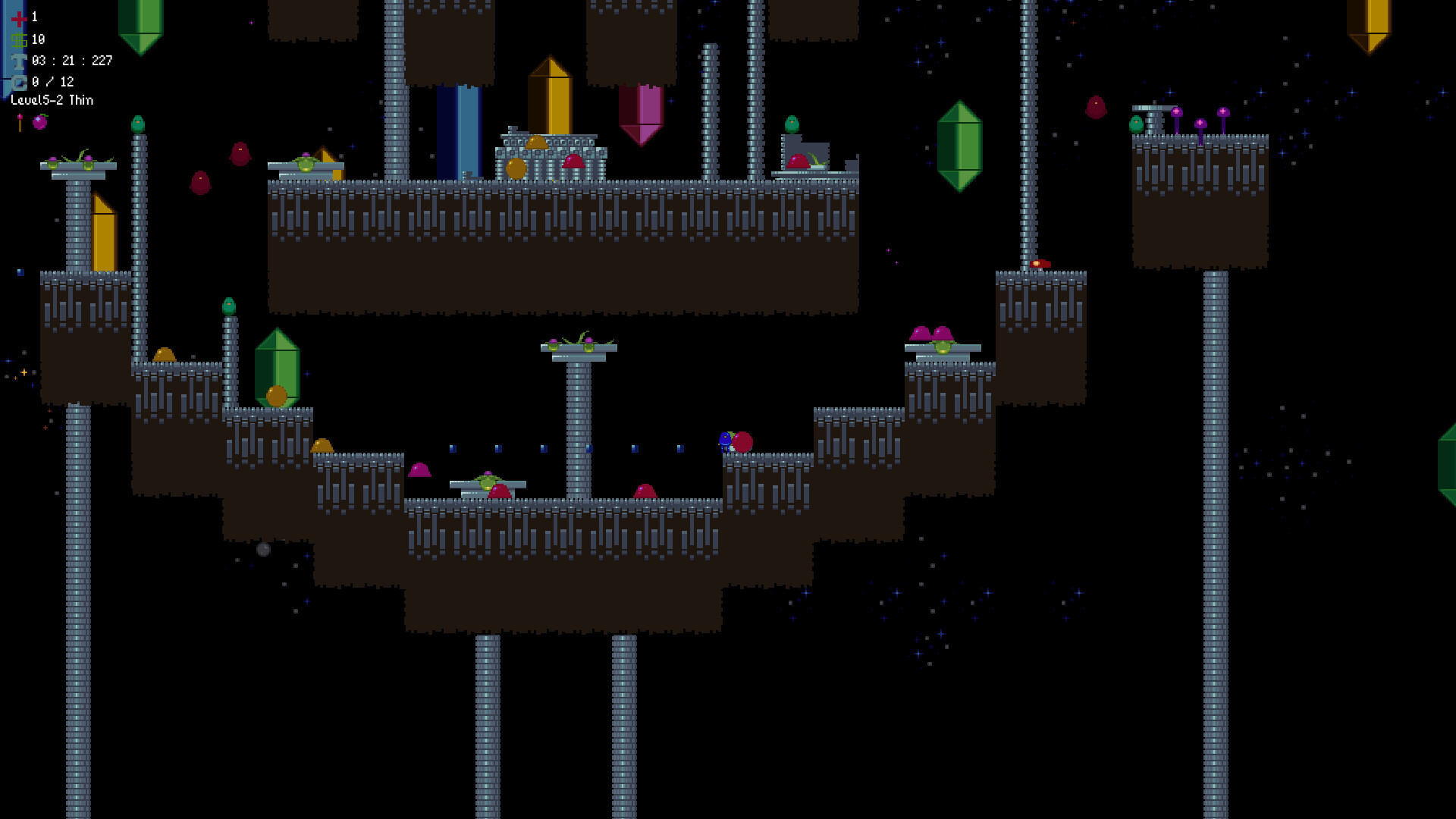Click the yellow crystal atop the castle turret

(x=549, y=95)
